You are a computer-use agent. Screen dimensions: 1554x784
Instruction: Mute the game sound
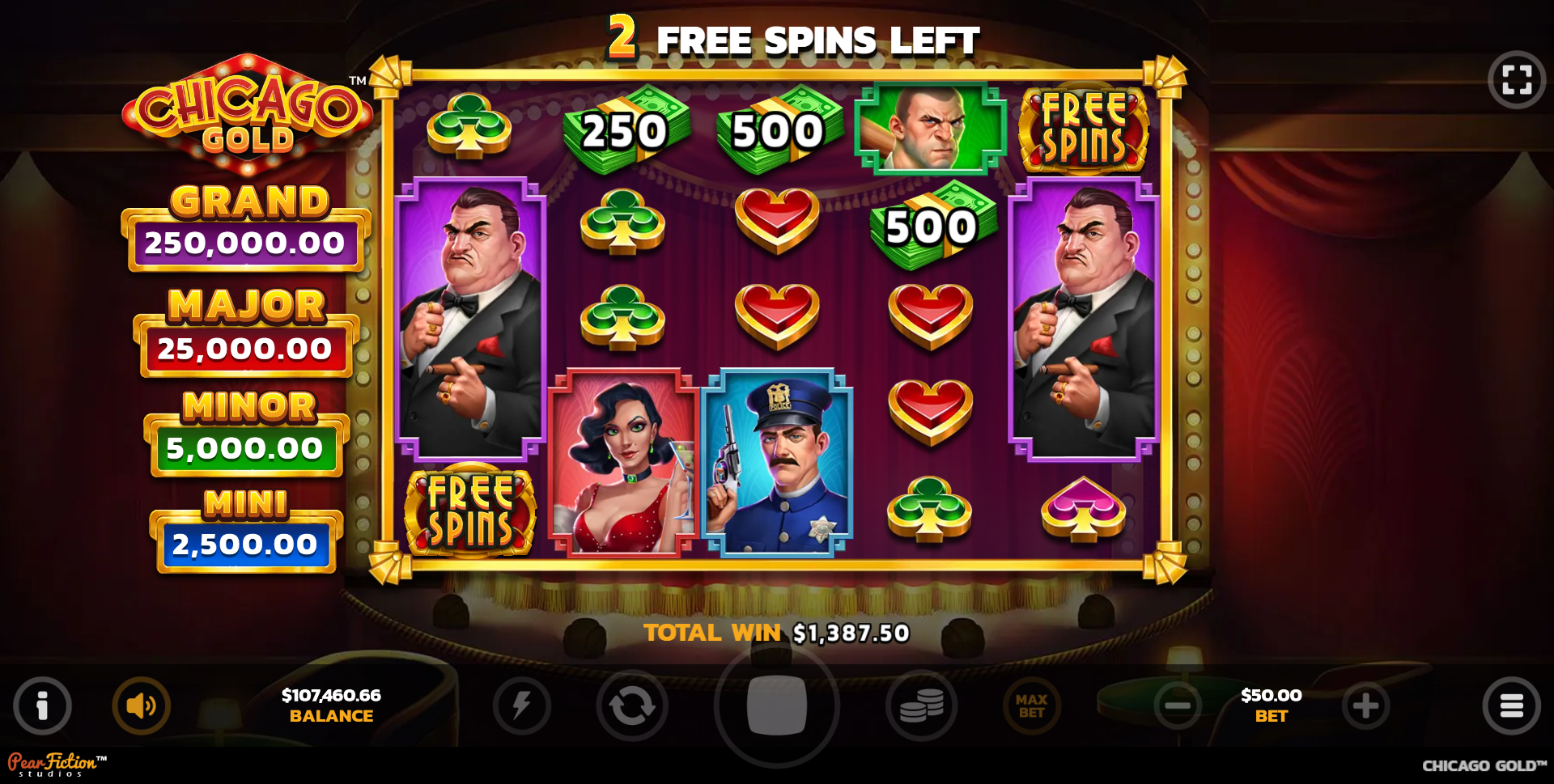coord(141,705)
